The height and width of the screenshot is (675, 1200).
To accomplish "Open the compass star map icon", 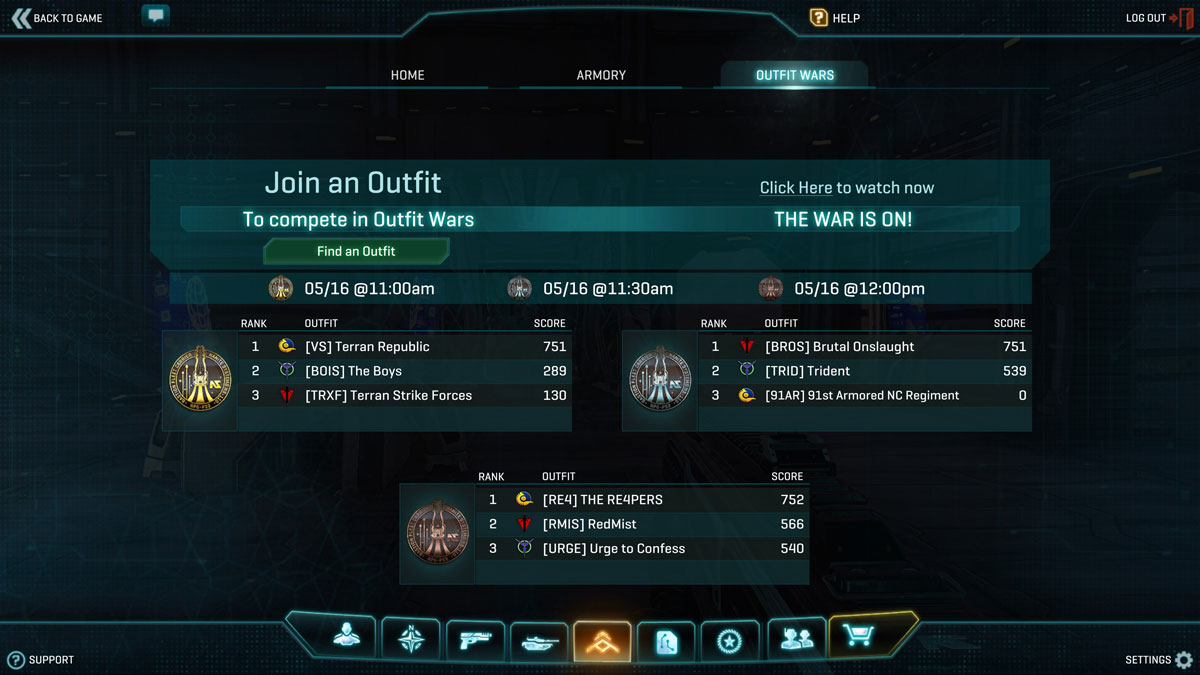I will pos(411,638).
